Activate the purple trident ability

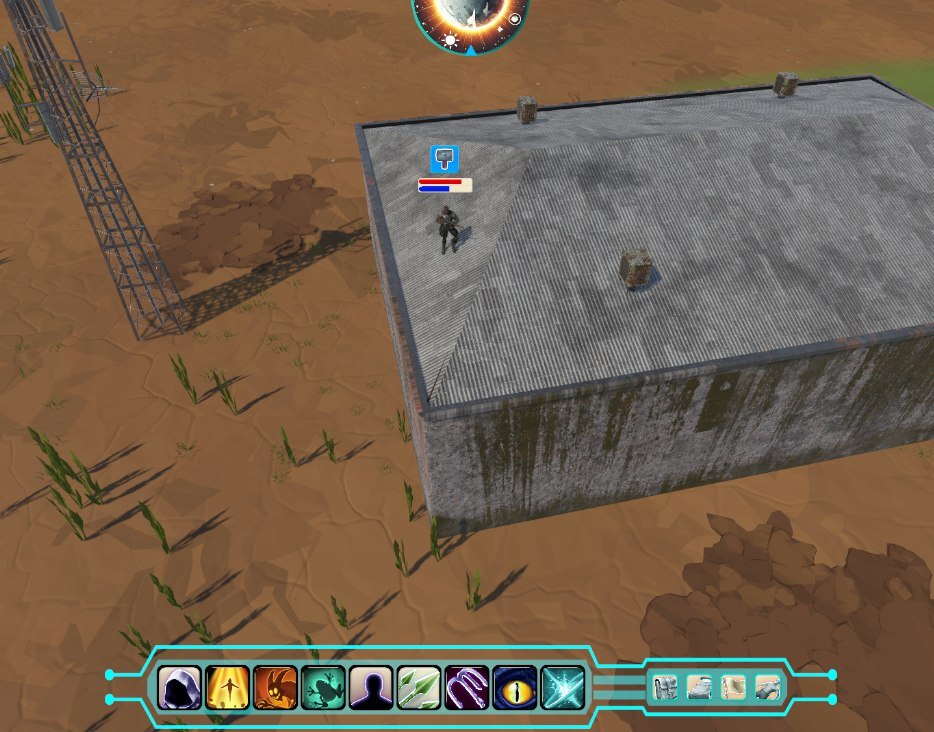(x=467, y=688)
